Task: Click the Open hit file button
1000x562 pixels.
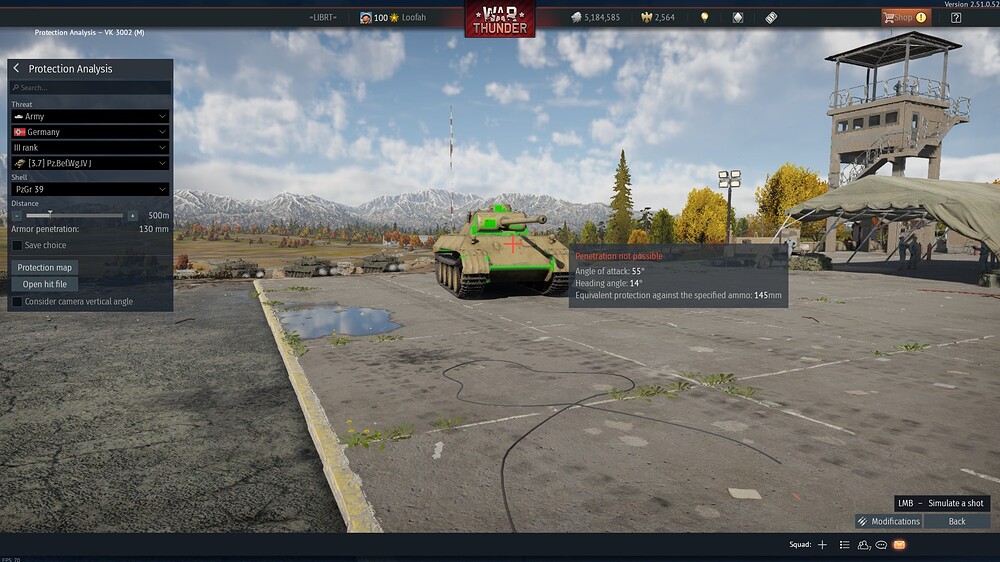Action: pos(45,284)
